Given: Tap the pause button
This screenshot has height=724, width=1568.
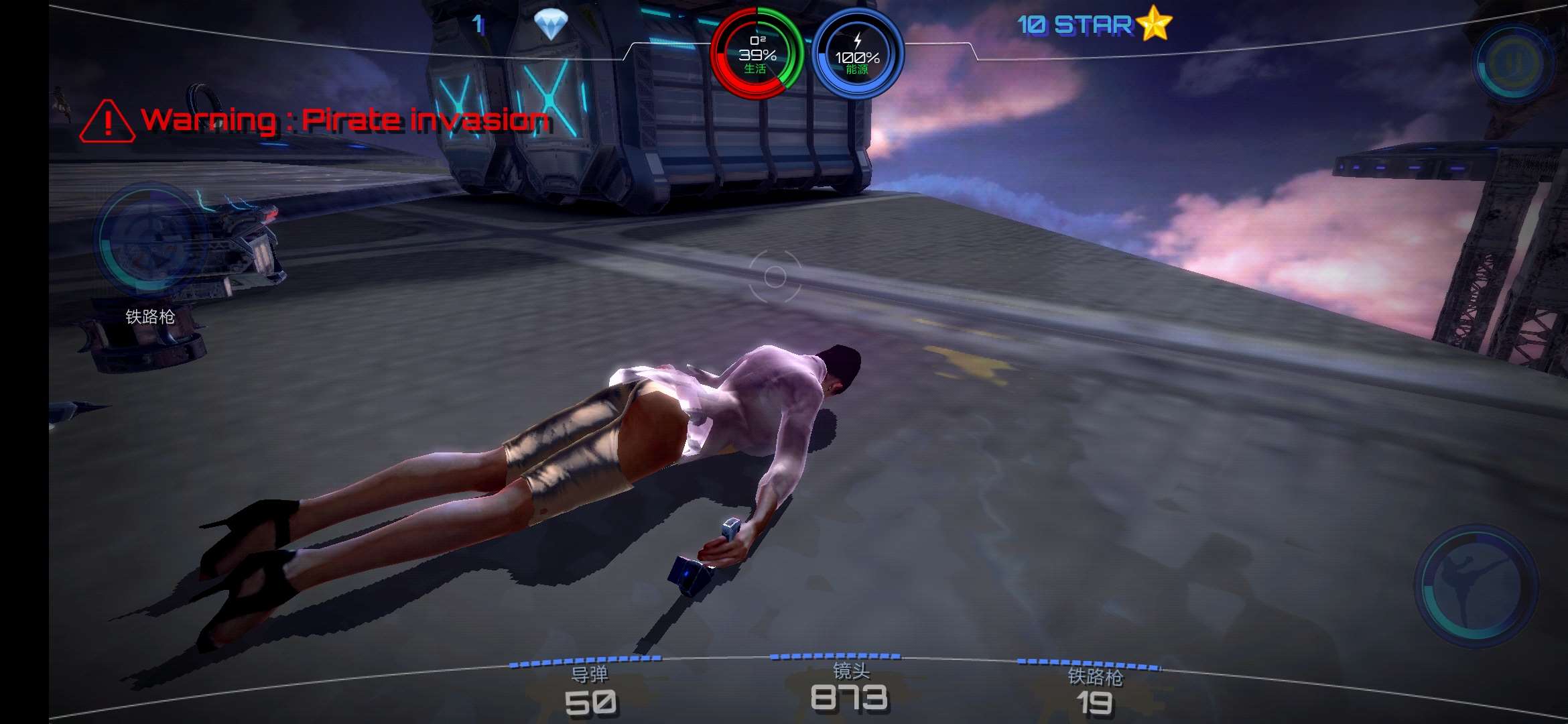Looking at the screenshot, I should 1513,62.
